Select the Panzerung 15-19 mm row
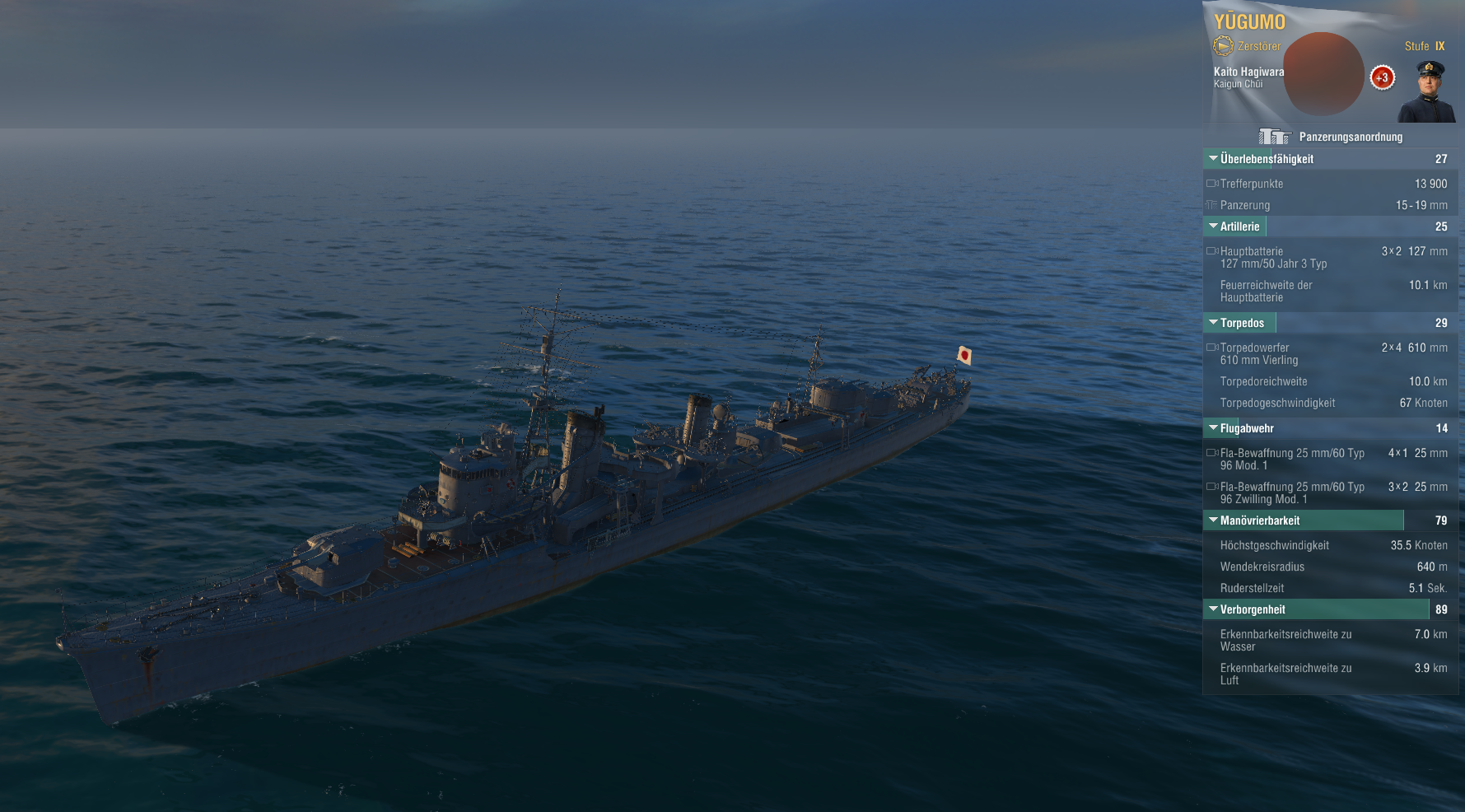Viewport: 1465px width, 812px height. click(1330, 205)
